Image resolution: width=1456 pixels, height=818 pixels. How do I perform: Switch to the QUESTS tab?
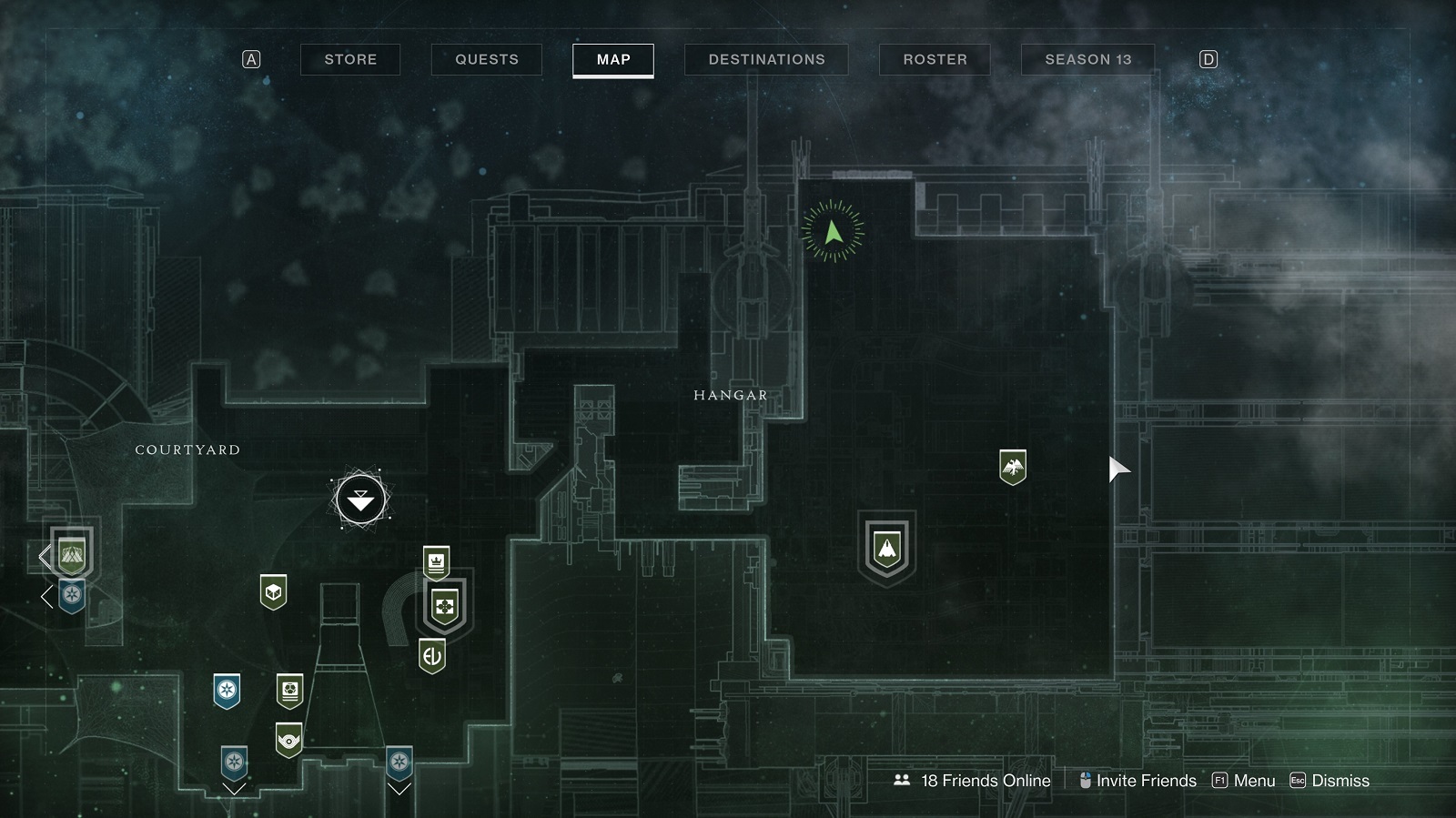[485, 59]
